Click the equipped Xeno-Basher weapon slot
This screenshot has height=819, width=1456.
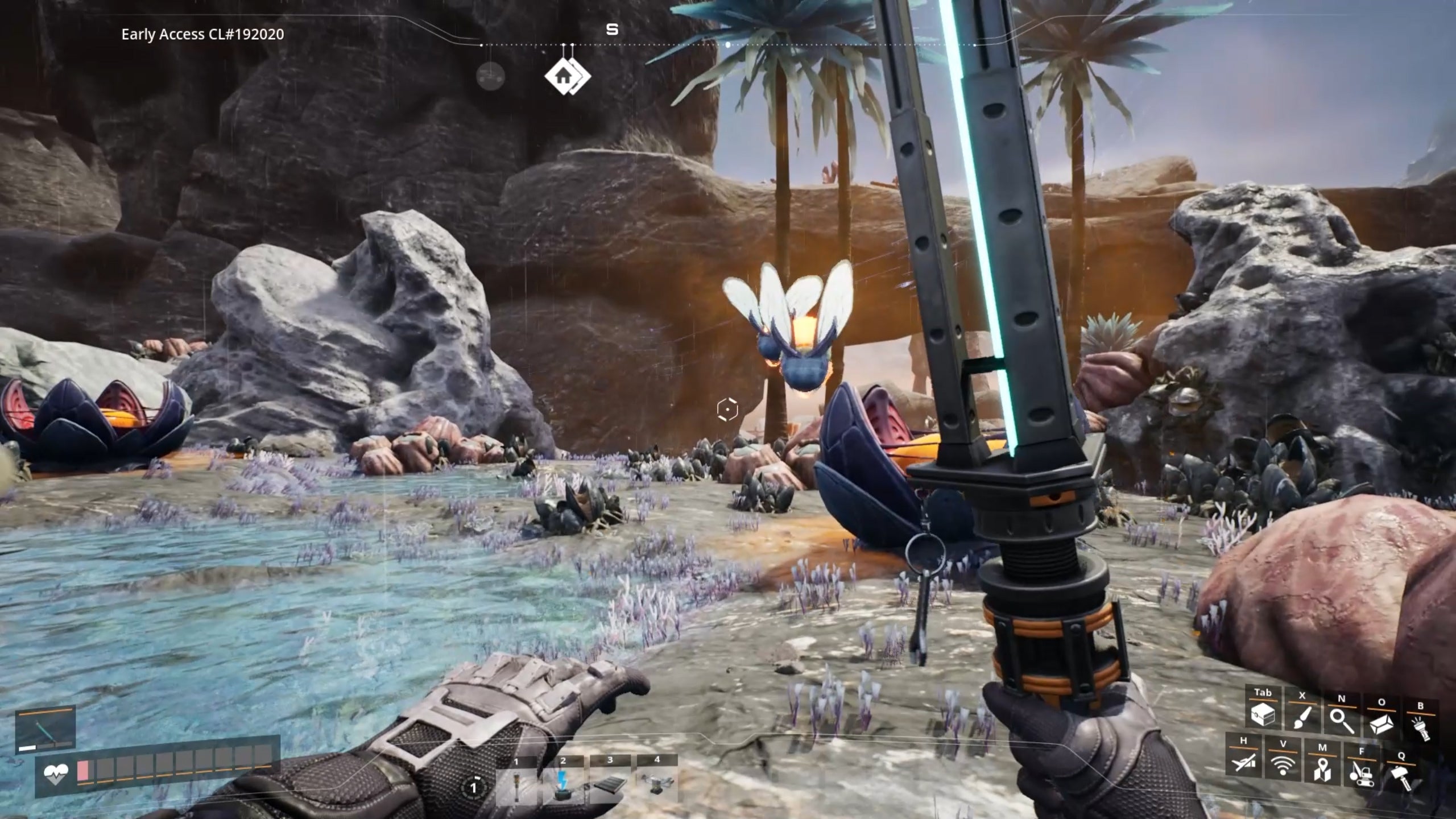[x=45, y=730]
